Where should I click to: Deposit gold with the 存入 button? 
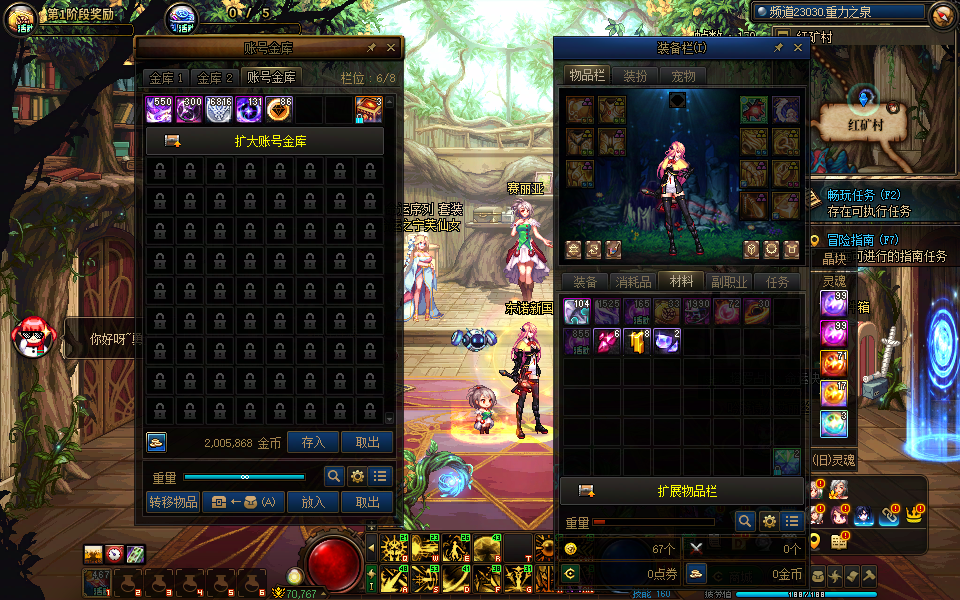point(313,442)
